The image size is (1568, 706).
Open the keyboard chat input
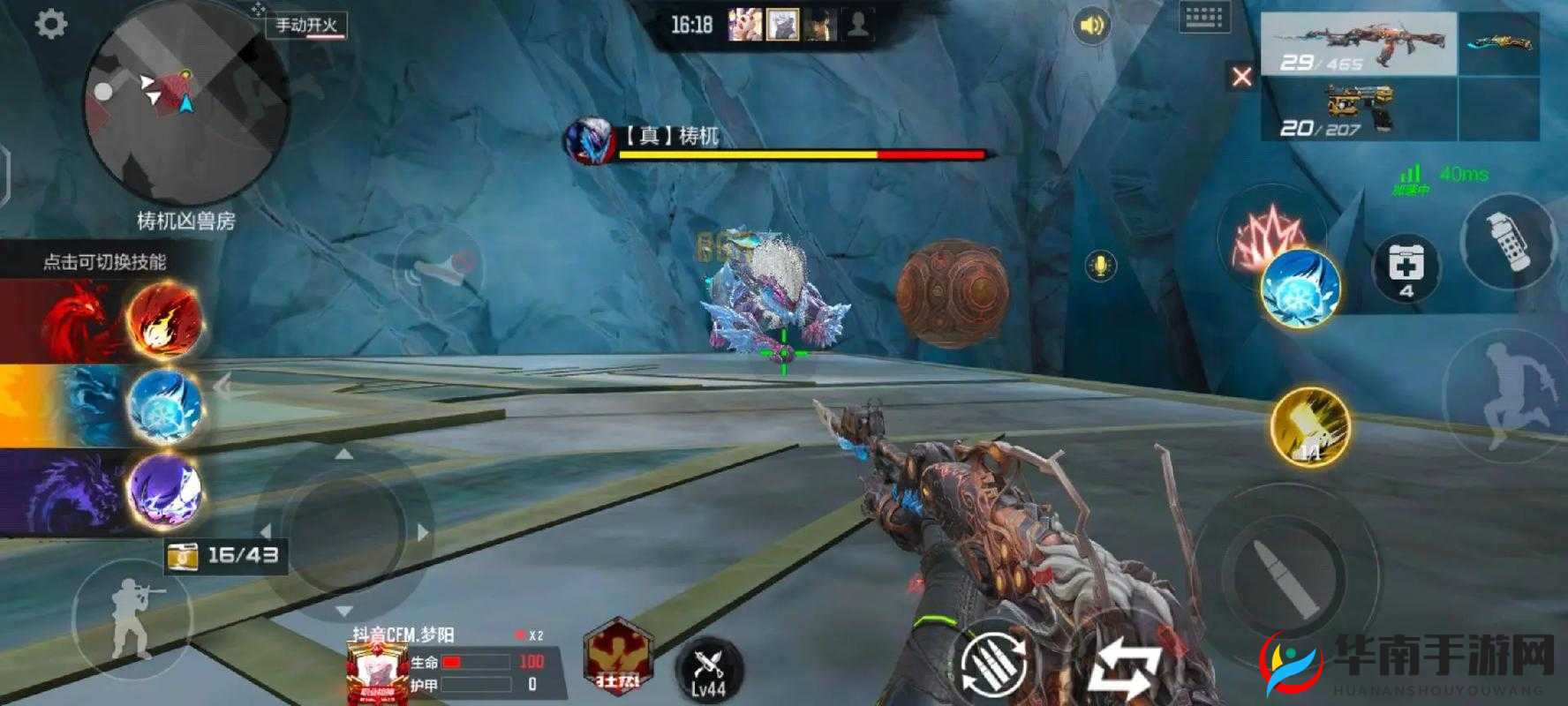(1203, 18)
